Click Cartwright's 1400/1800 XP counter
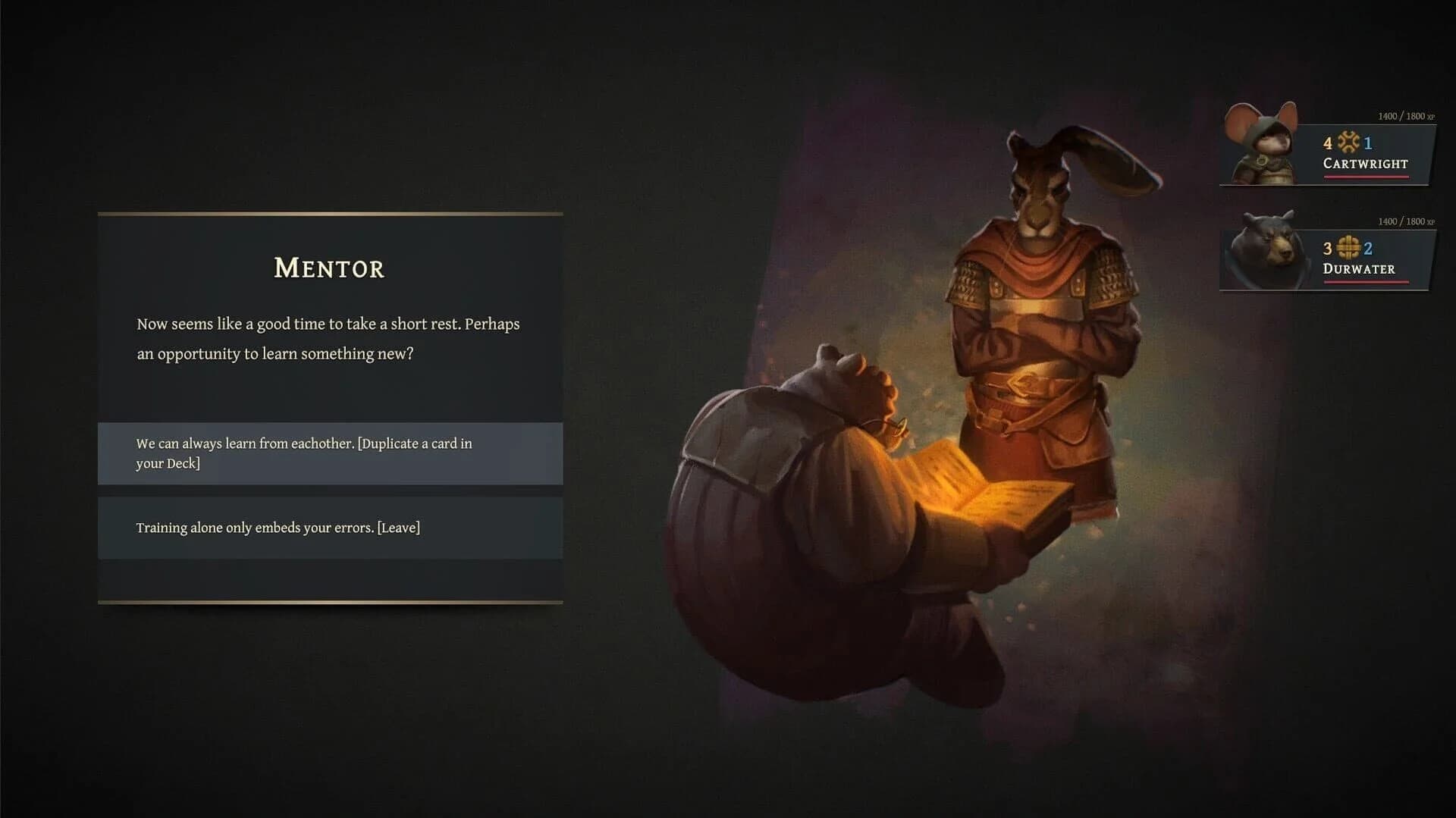This screenshot has height=818, width=1456. 1407,116
